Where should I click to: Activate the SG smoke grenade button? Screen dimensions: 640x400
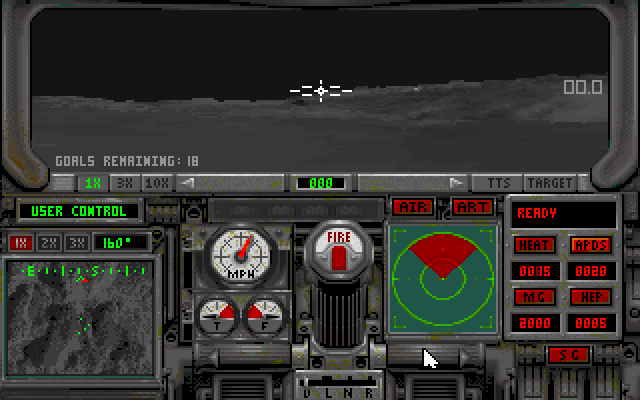pos(568,355)
